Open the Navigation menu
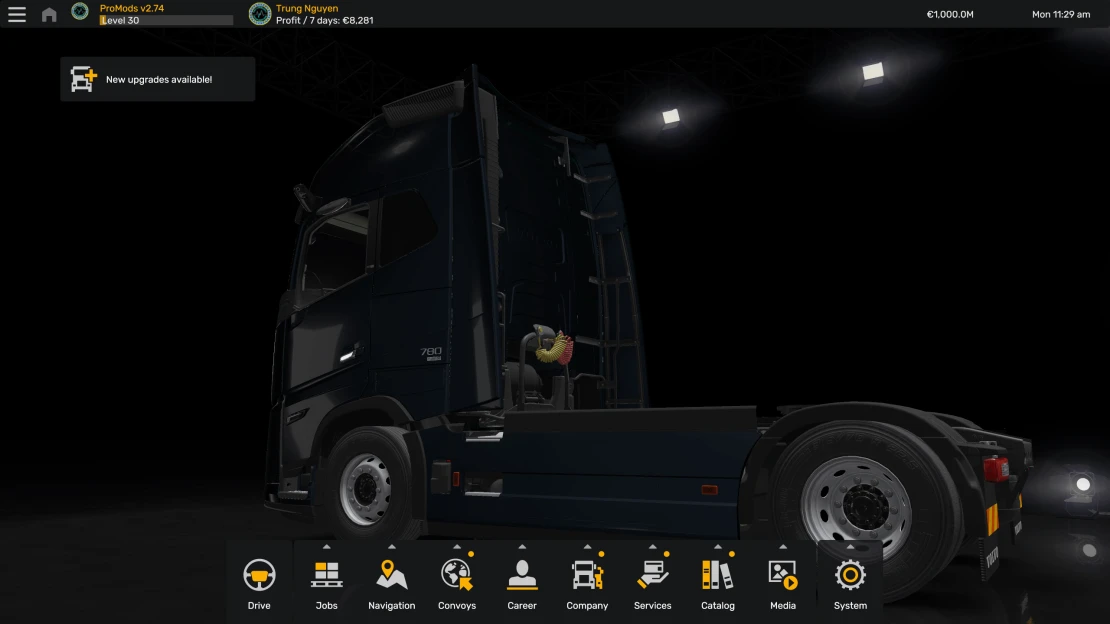The height and width of the screenshot is (624, 1110). click(x=391, y=582)
